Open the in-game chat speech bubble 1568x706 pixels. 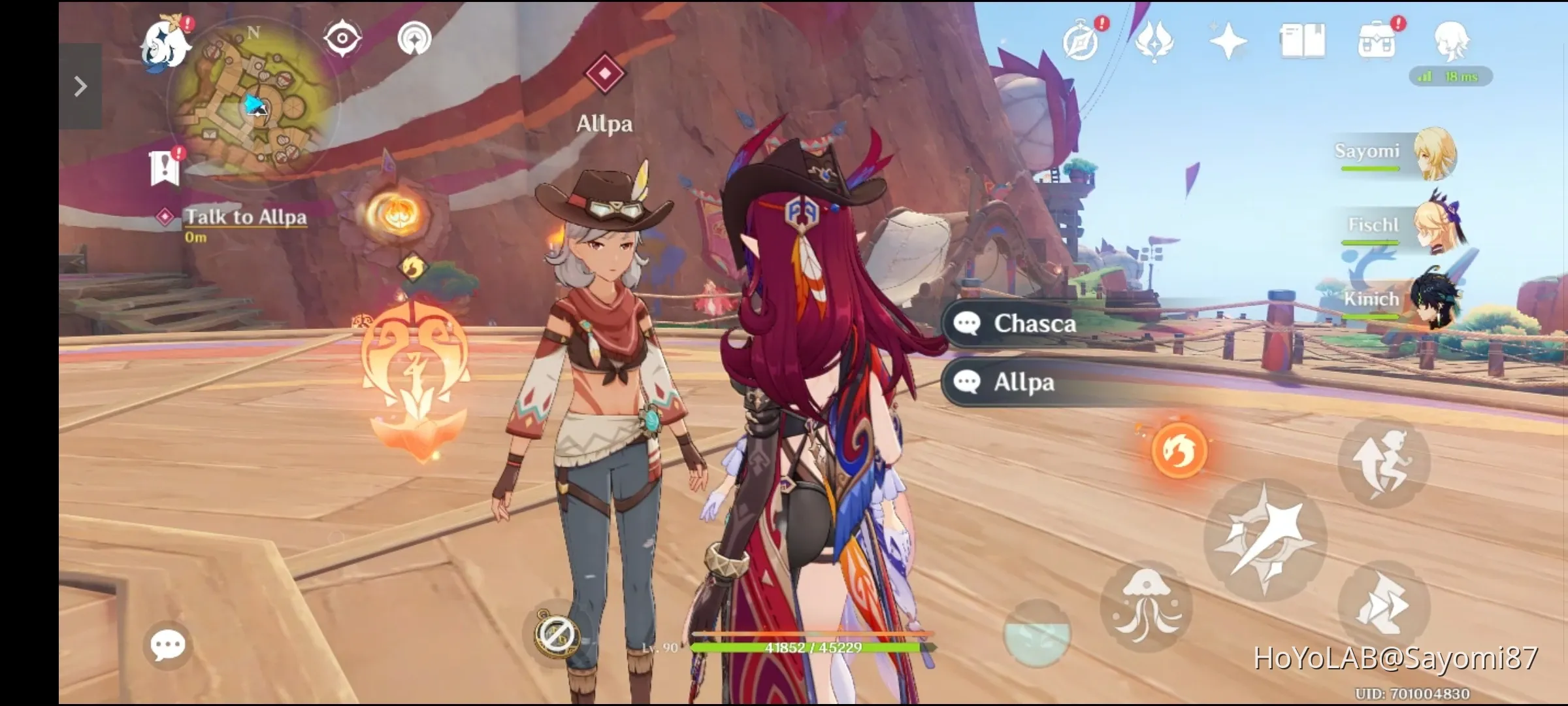click(x=169, y=645)
